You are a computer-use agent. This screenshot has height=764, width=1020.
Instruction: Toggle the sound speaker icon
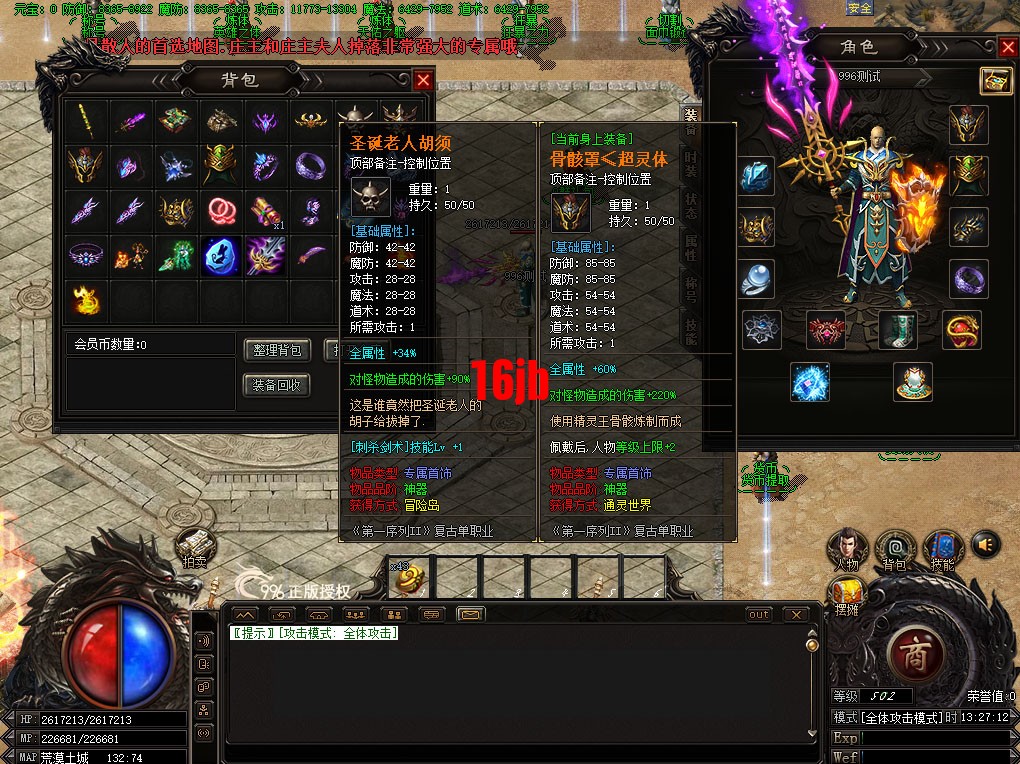point(986,544)
